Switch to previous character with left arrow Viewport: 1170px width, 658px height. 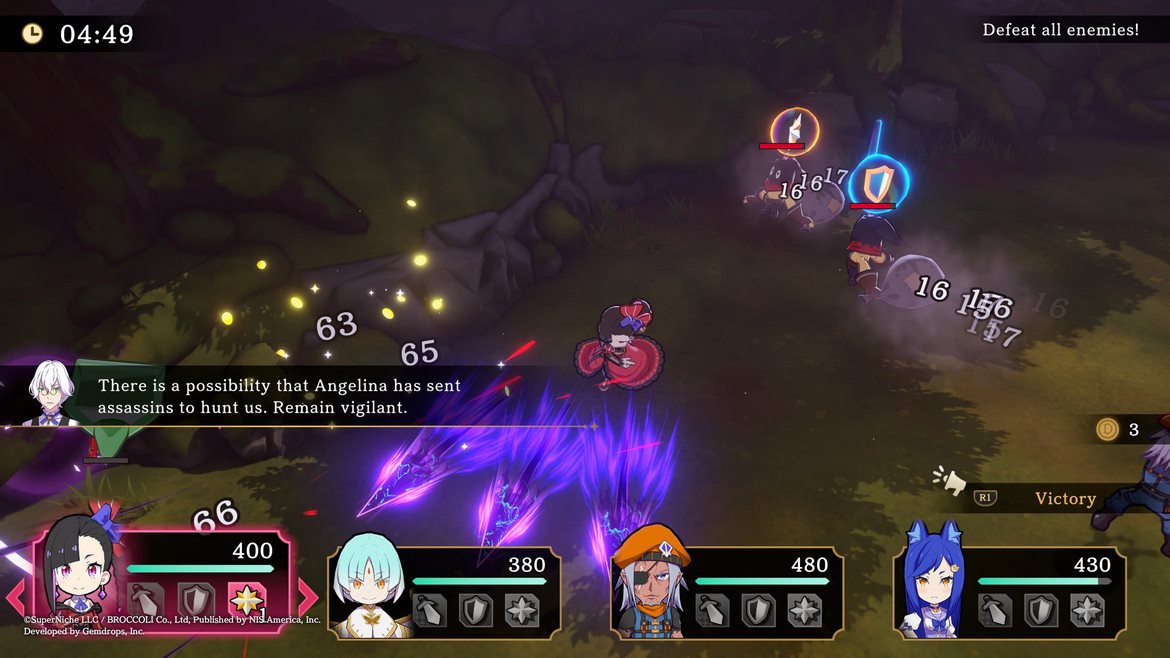click(17, 597)
